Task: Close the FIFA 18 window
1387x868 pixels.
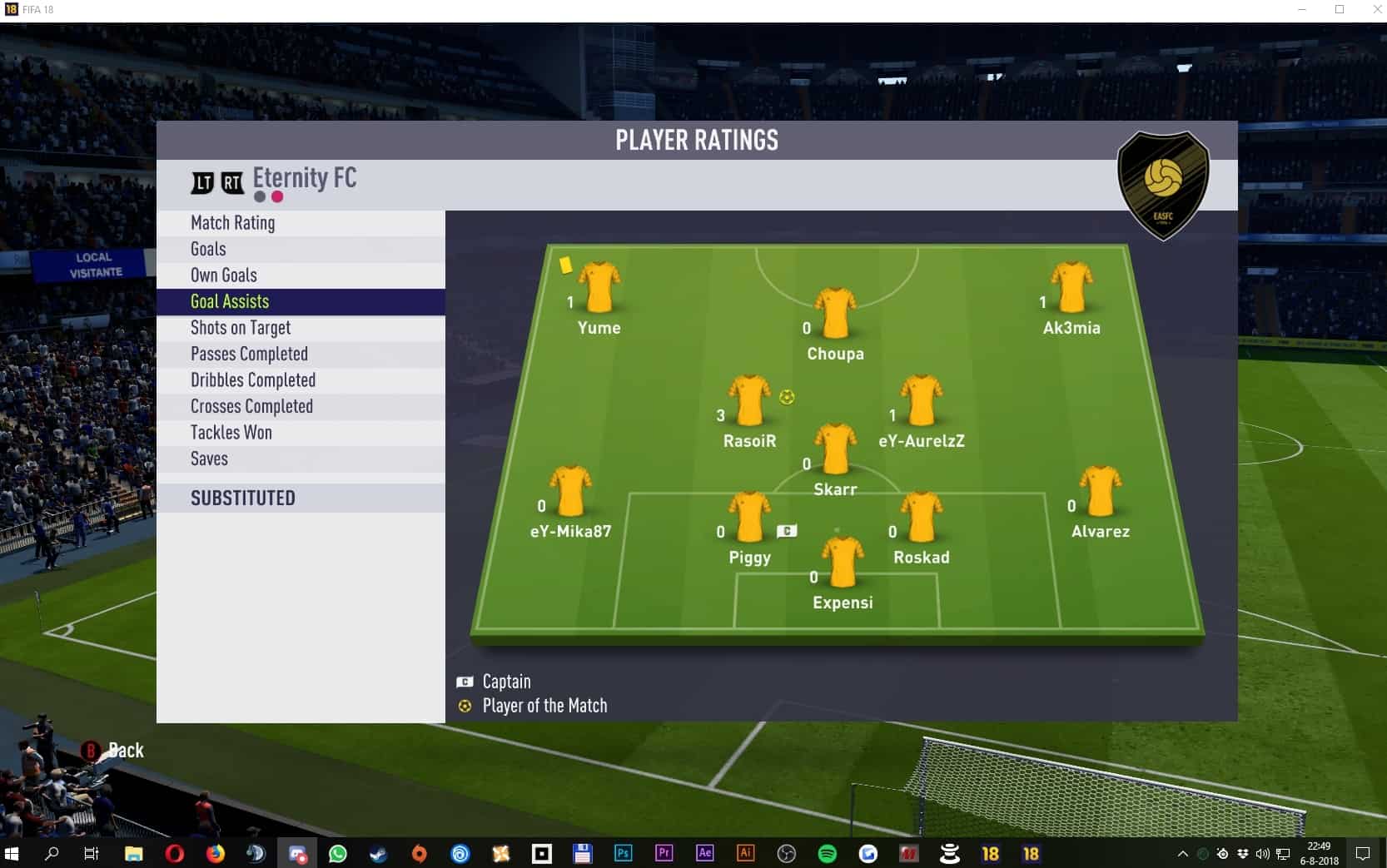Action: pos(1377,10)
